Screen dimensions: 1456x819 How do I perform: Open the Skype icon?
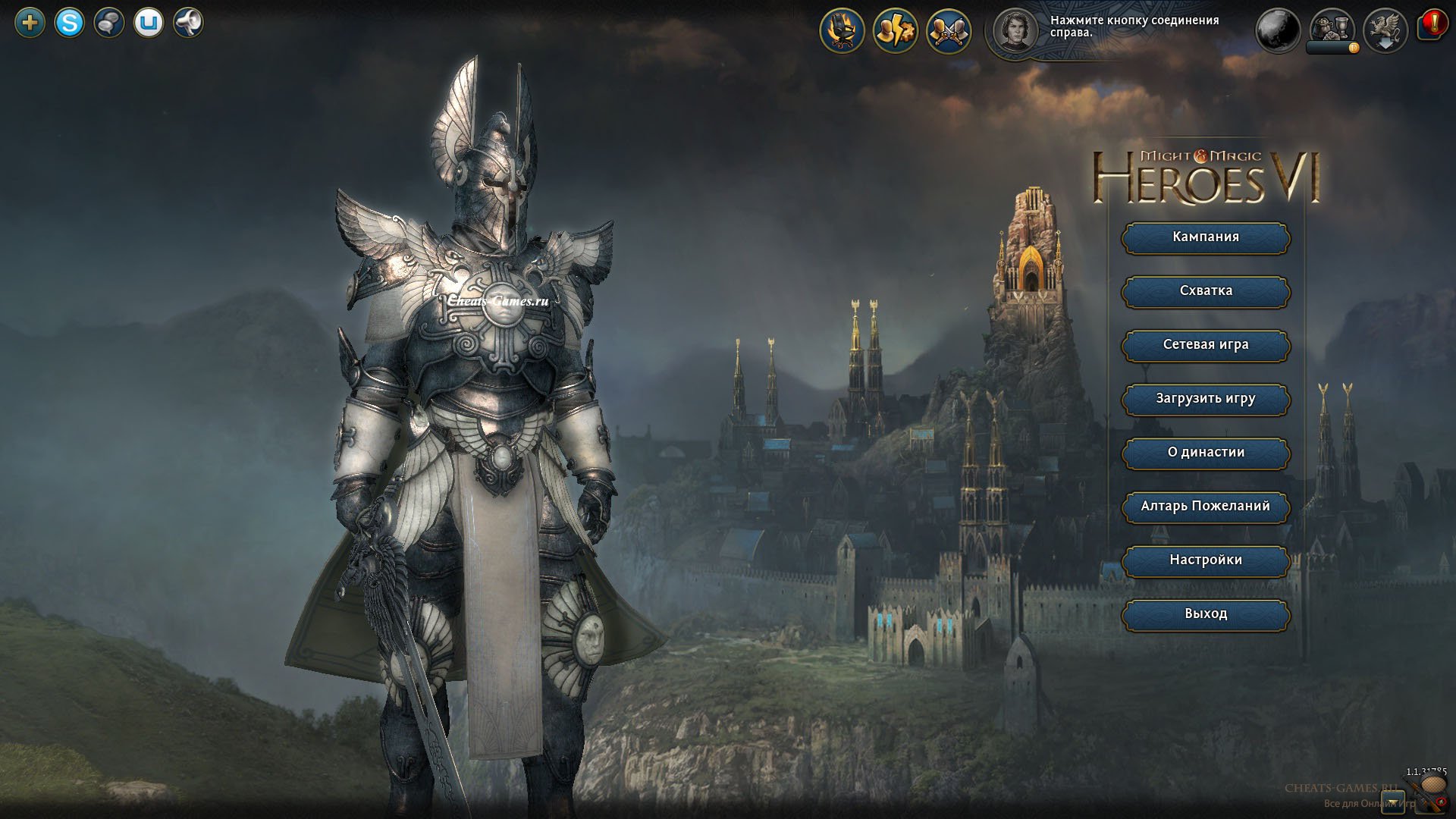click(x=70, y=24)
